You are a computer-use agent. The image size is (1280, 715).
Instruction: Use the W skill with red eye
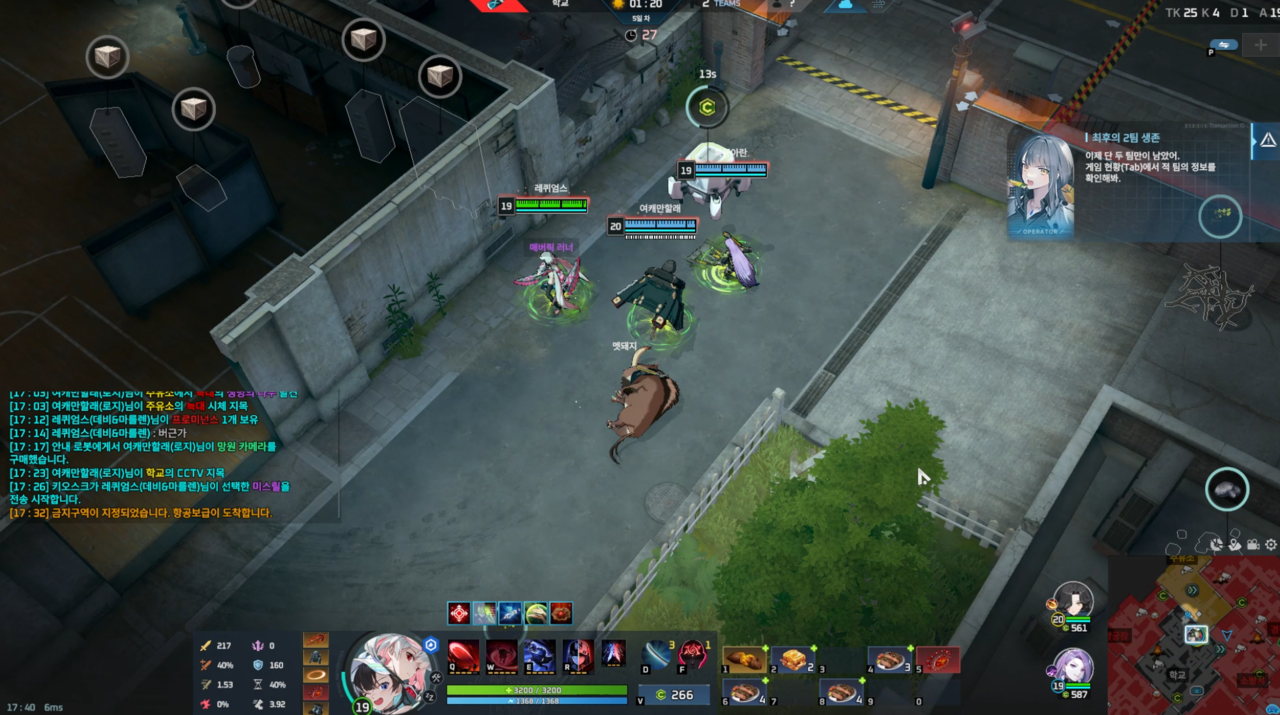click(x=500, y=656)
